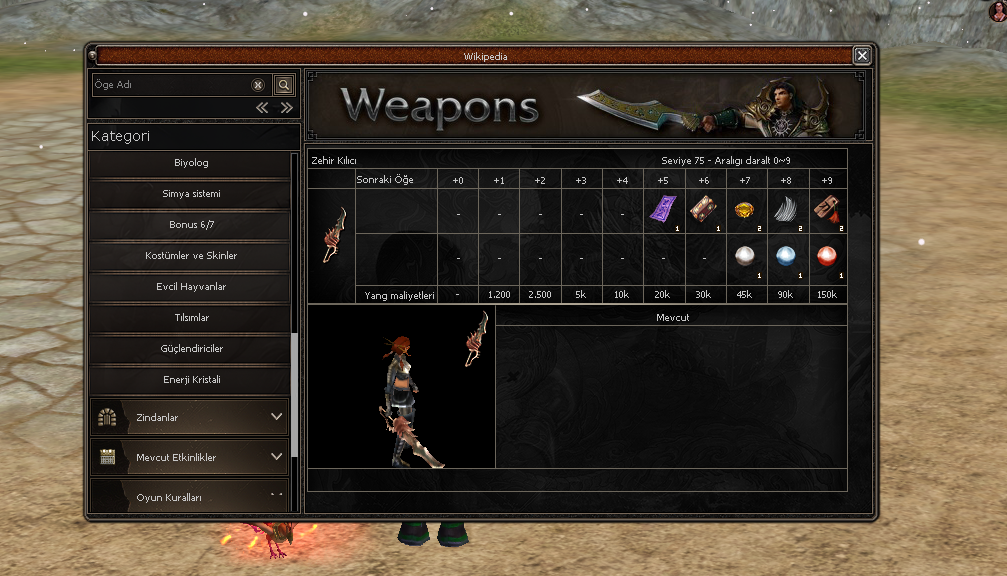
Task: Clear the item name search text
Action: [258, 85]
